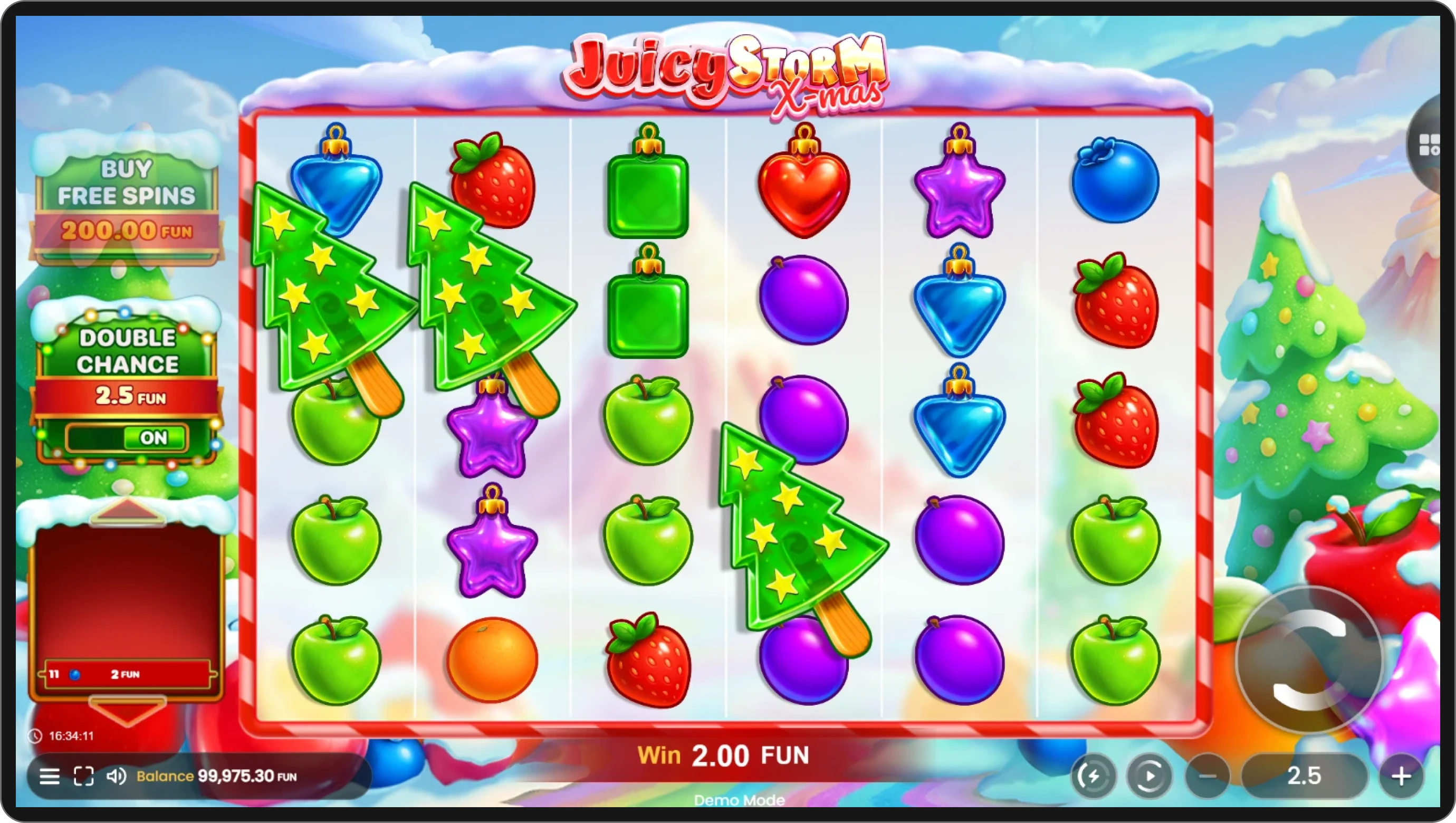Open the hamburger menu

pos(49,776)
